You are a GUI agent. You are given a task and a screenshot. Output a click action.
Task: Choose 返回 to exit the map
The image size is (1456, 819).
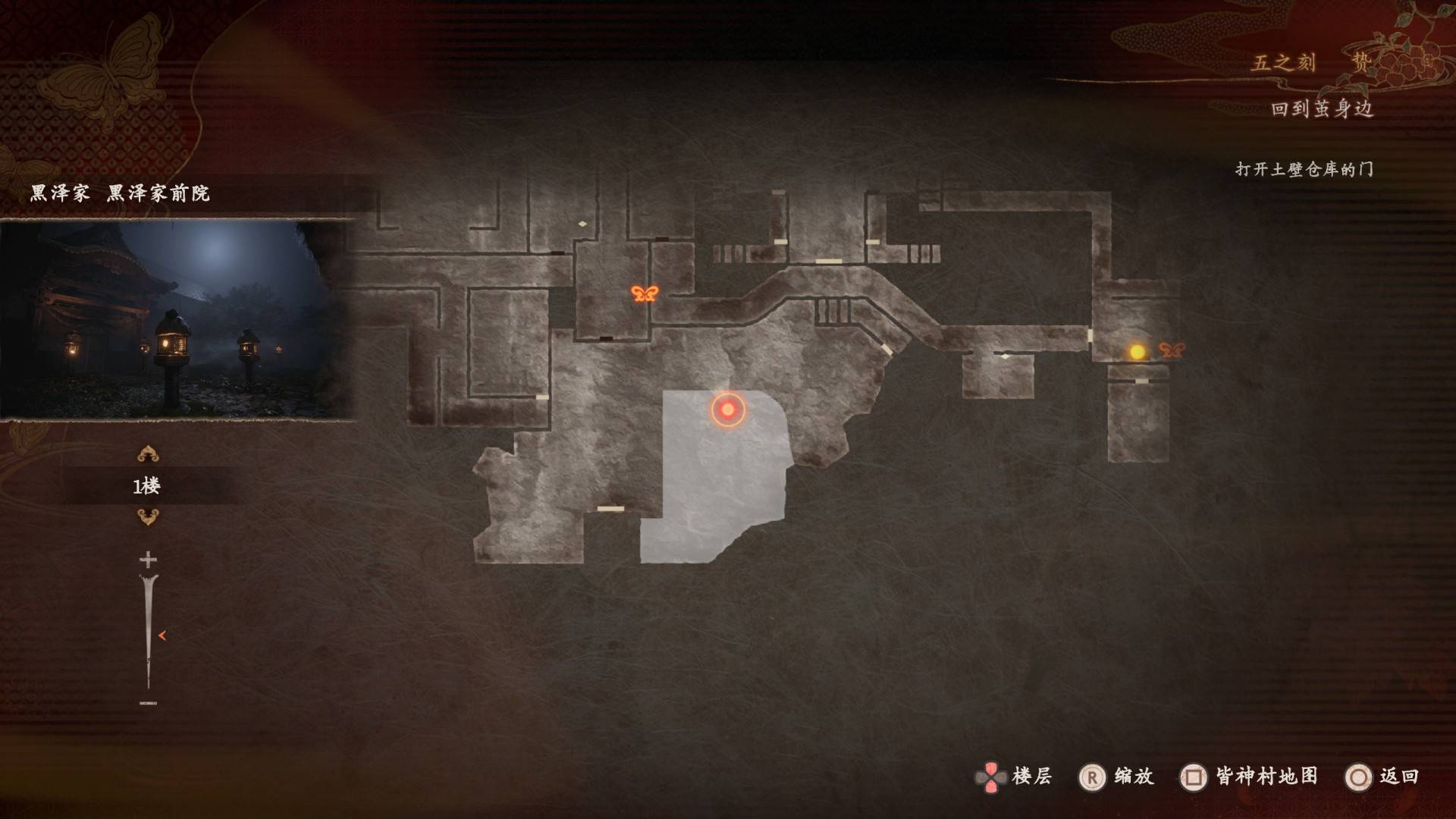click(1398, 777)
